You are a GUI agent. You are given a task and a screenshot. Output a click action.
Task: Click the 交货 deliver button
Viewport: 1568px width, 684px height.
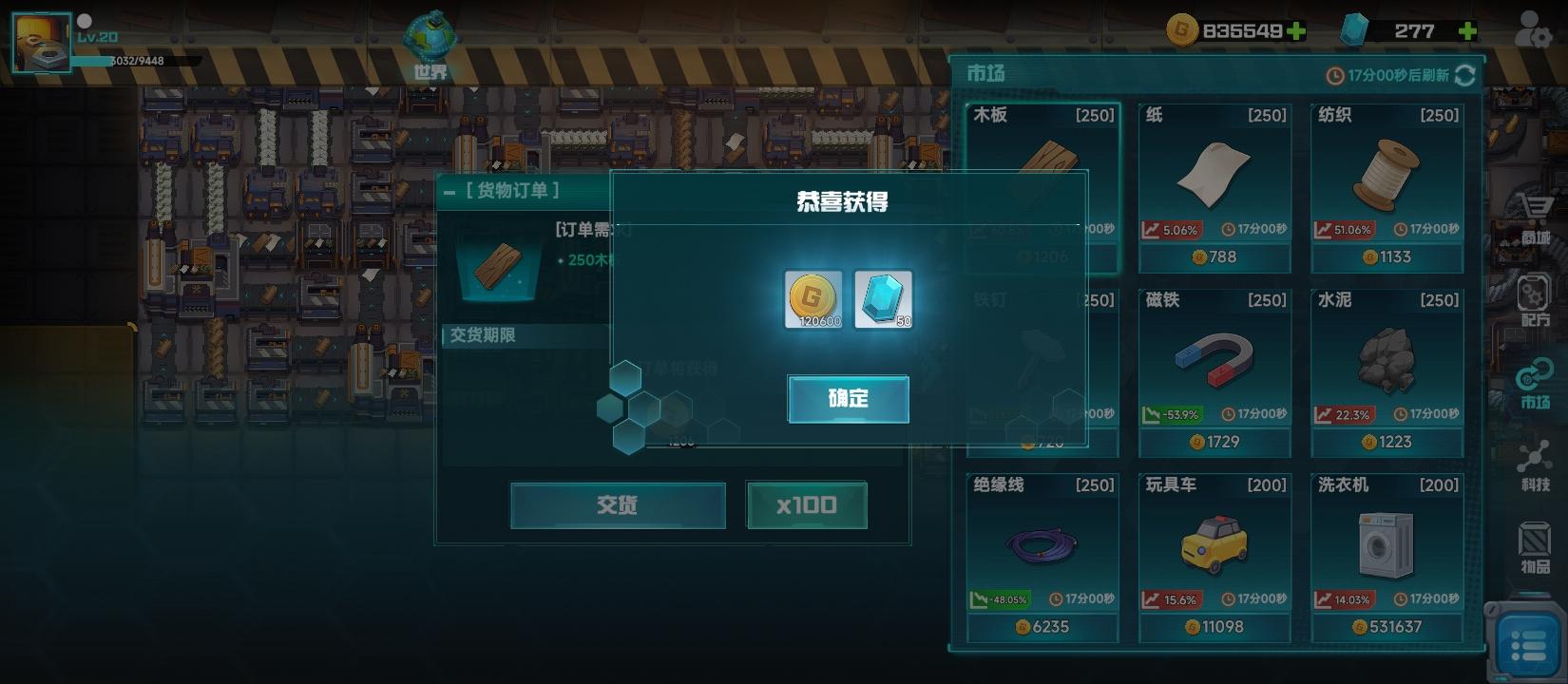(617, 504)
